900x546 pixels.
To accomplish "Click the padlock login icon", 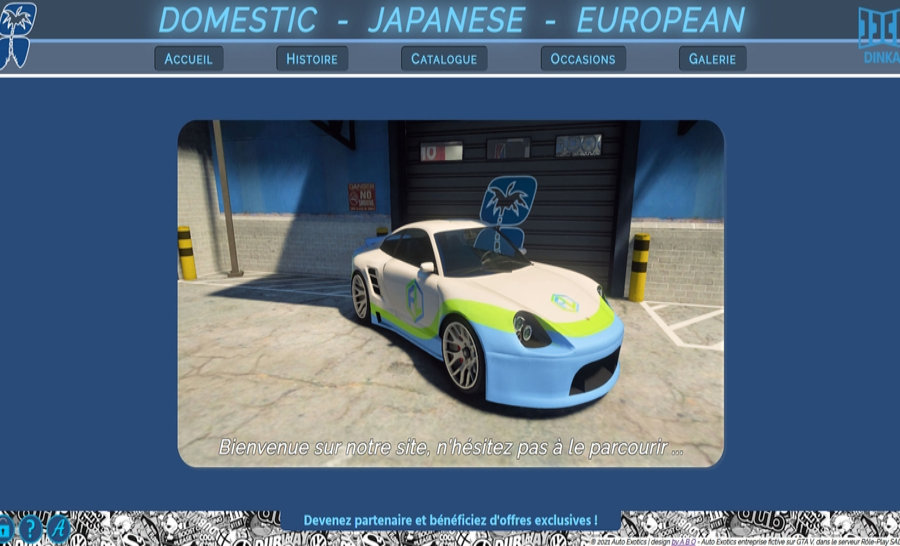I will [4, 529].
